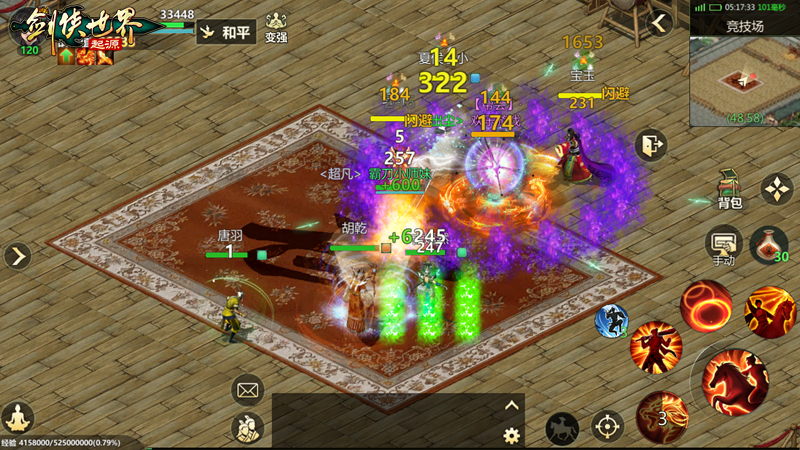Open the four-arrow diamond menu button
This screenshot has width=800, height=450.
click(777, 188)
